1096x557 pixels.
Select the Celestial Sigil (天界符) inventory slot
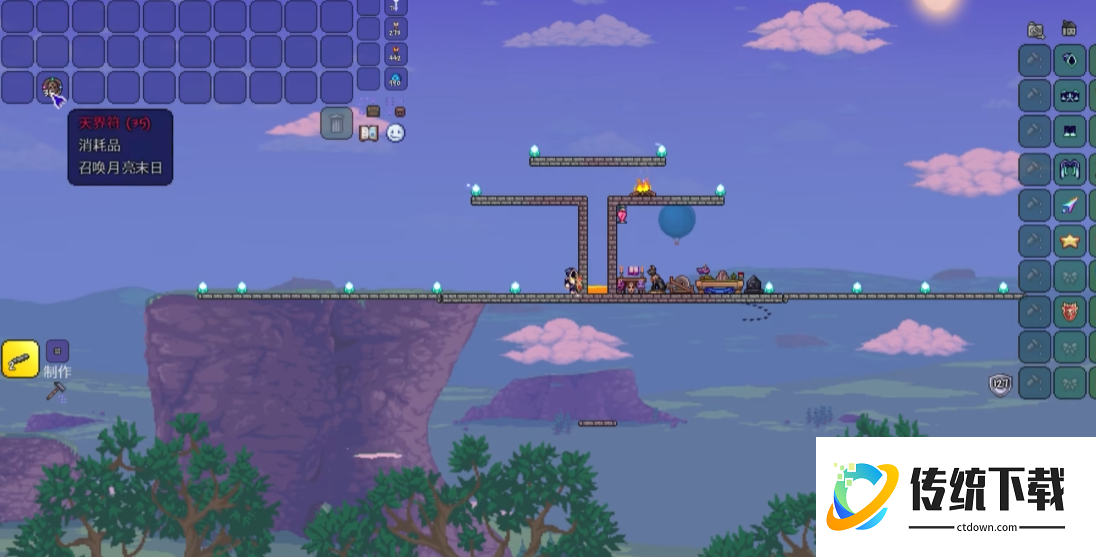click(53, 87)
